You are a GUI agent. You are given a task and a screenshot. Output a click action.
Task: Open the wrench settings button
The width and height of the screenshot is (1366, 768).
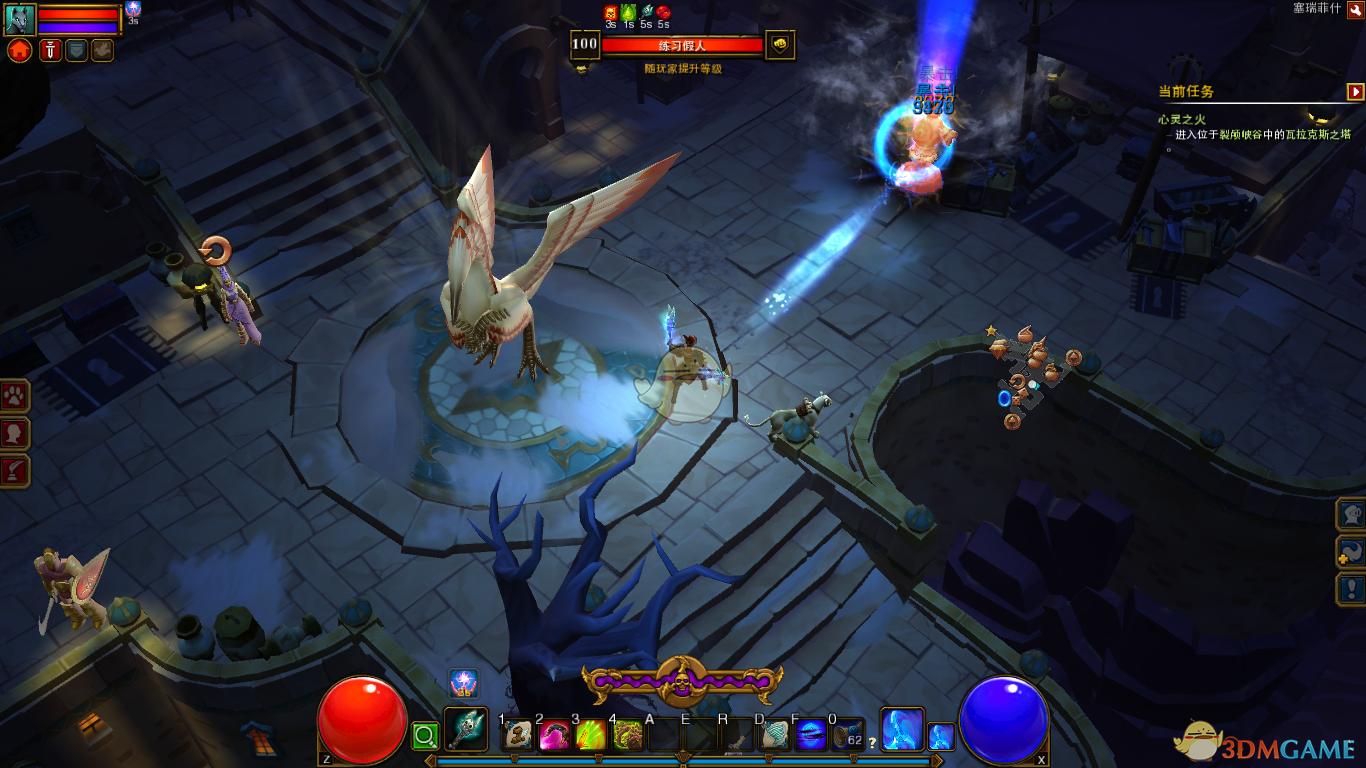click(x=1355, y=8)
